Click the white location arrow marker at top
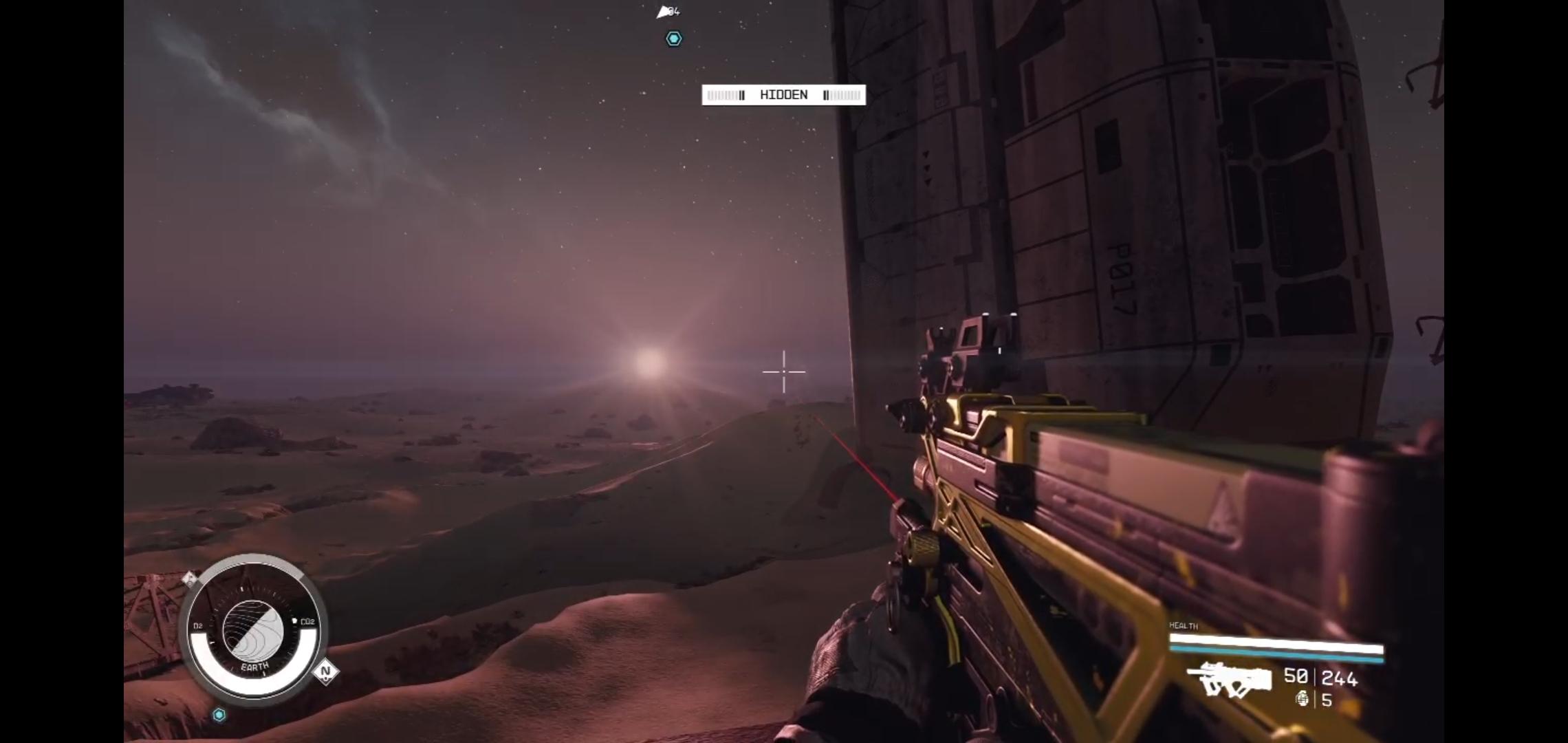Viewport: 1568px width, 743px height. point(662,11)
